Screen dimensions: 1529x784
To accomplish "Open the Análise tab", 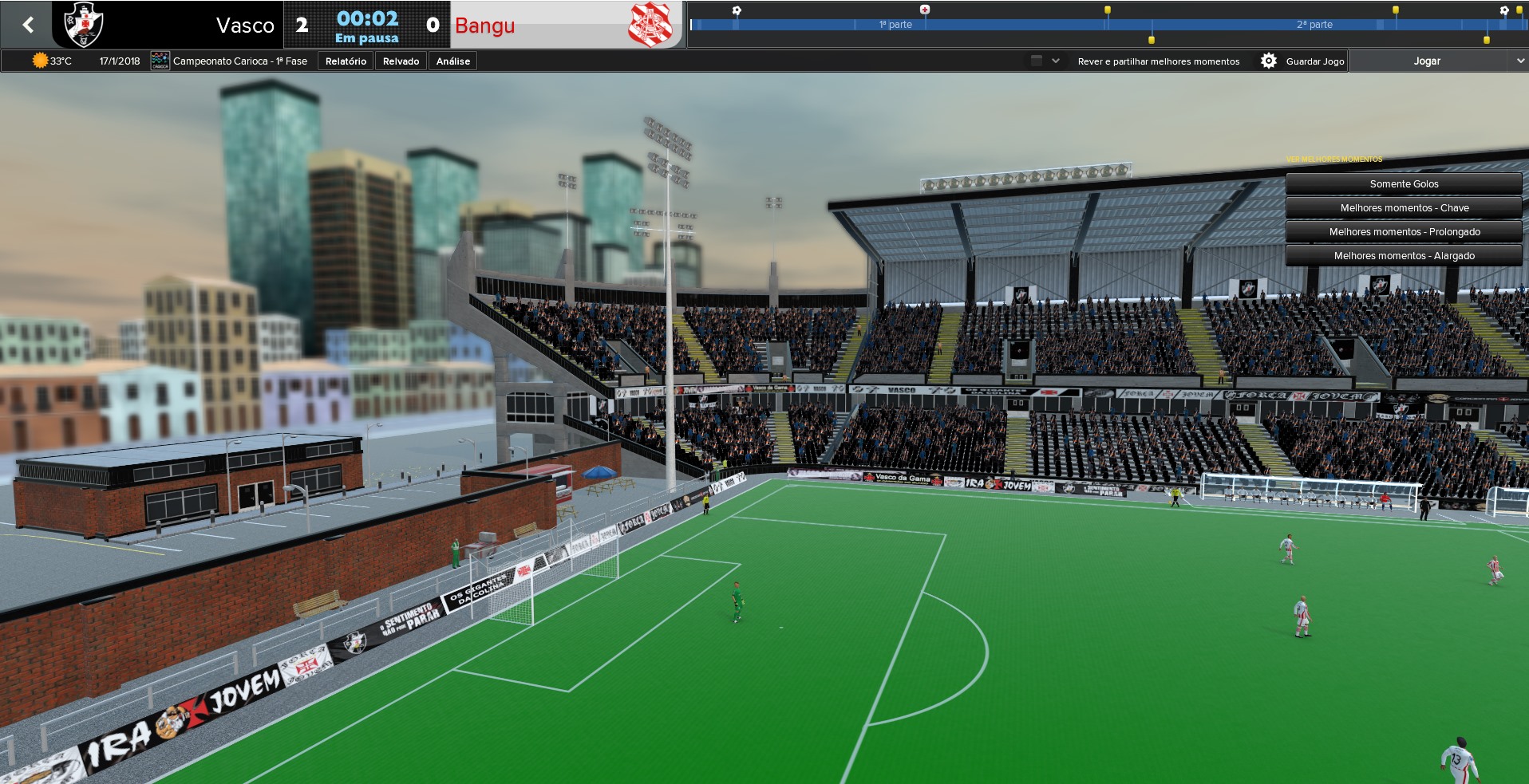I will tap(452, 61).
